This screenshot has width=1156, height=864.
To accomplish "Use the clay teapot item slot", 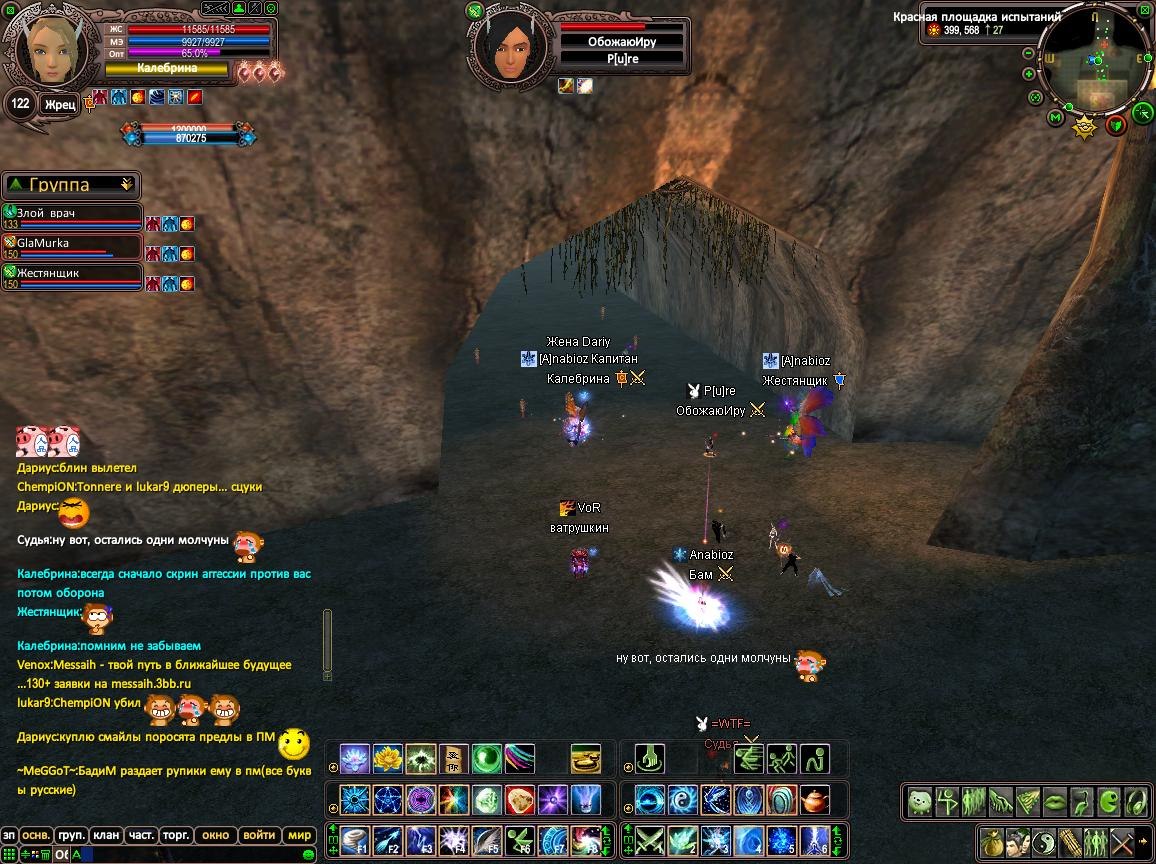I will [x=816, y=800].
